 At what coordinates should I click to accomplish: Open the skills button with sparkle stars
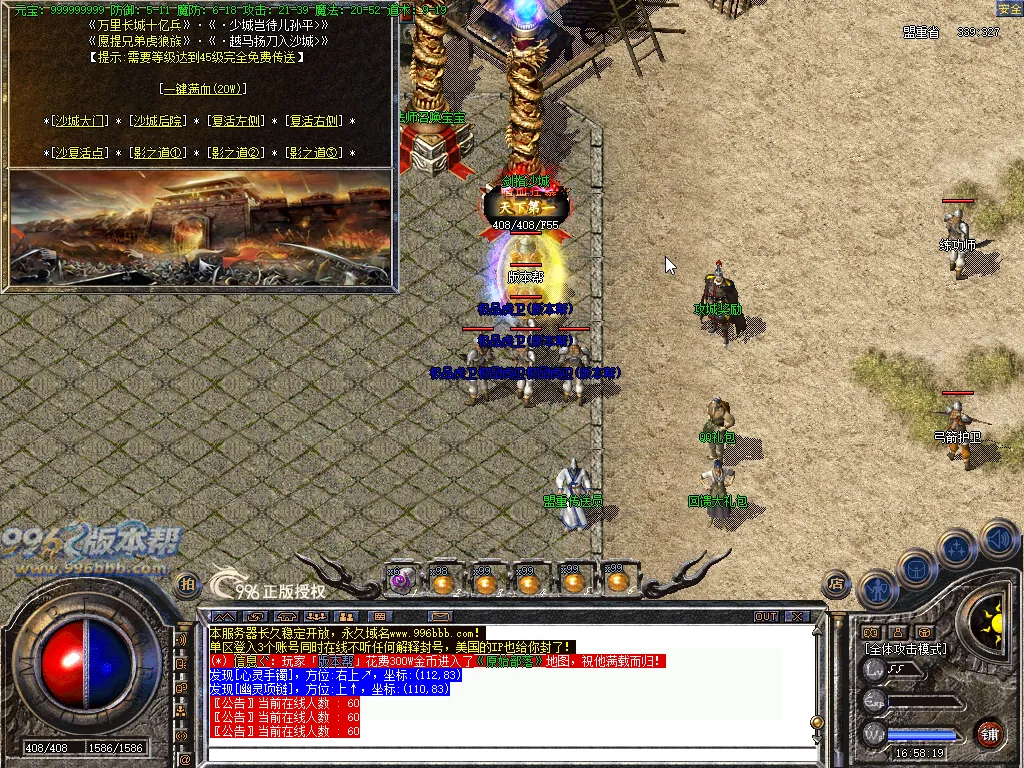(x=957, y=548)
